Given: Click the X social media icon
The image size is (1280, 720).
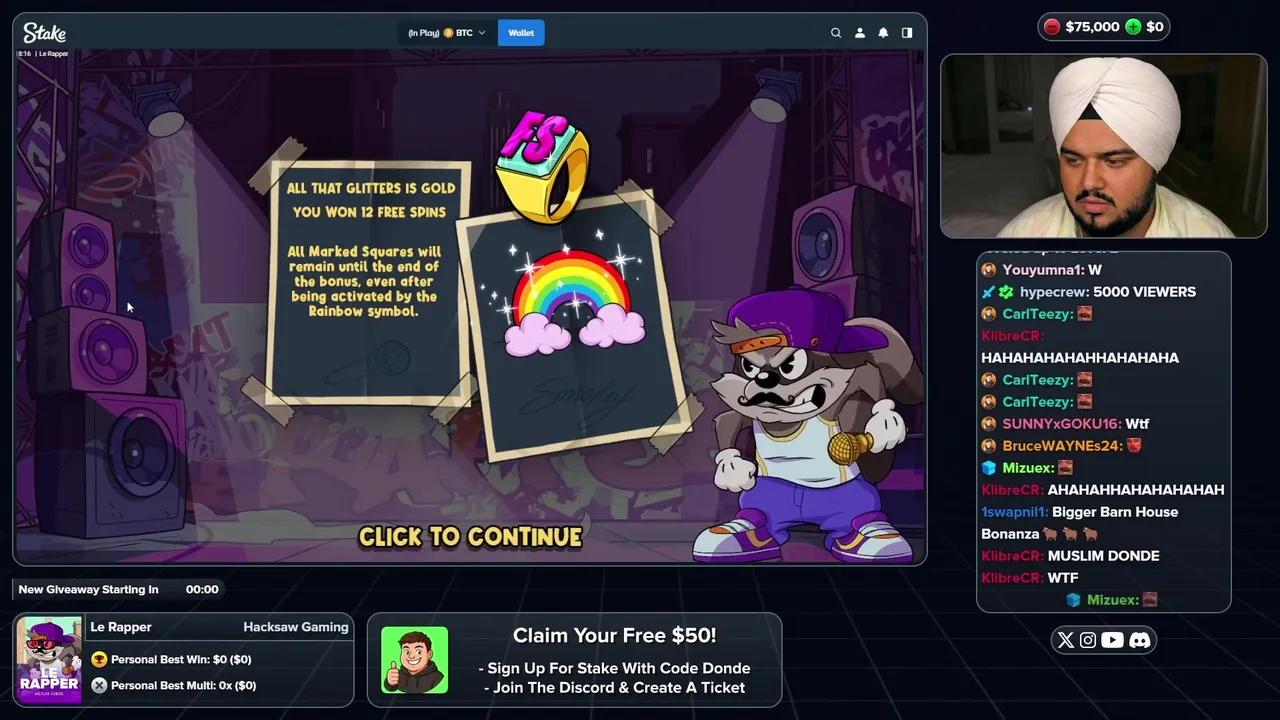Looking at the screenshot, I should (x=1065, y=640).
